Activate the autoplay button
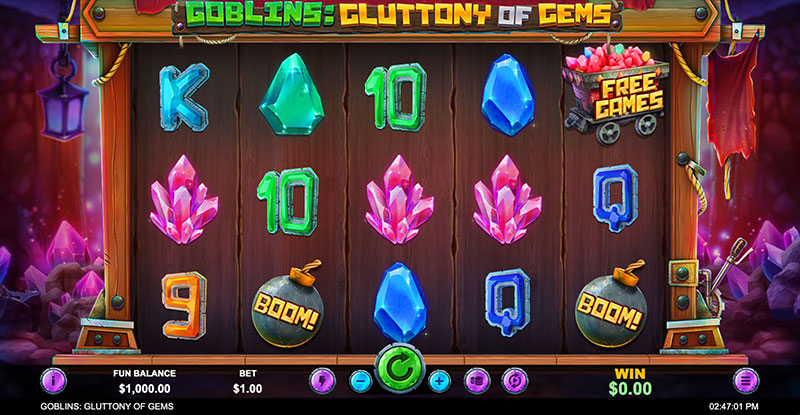800x415 pixels. tap(516, 380)
